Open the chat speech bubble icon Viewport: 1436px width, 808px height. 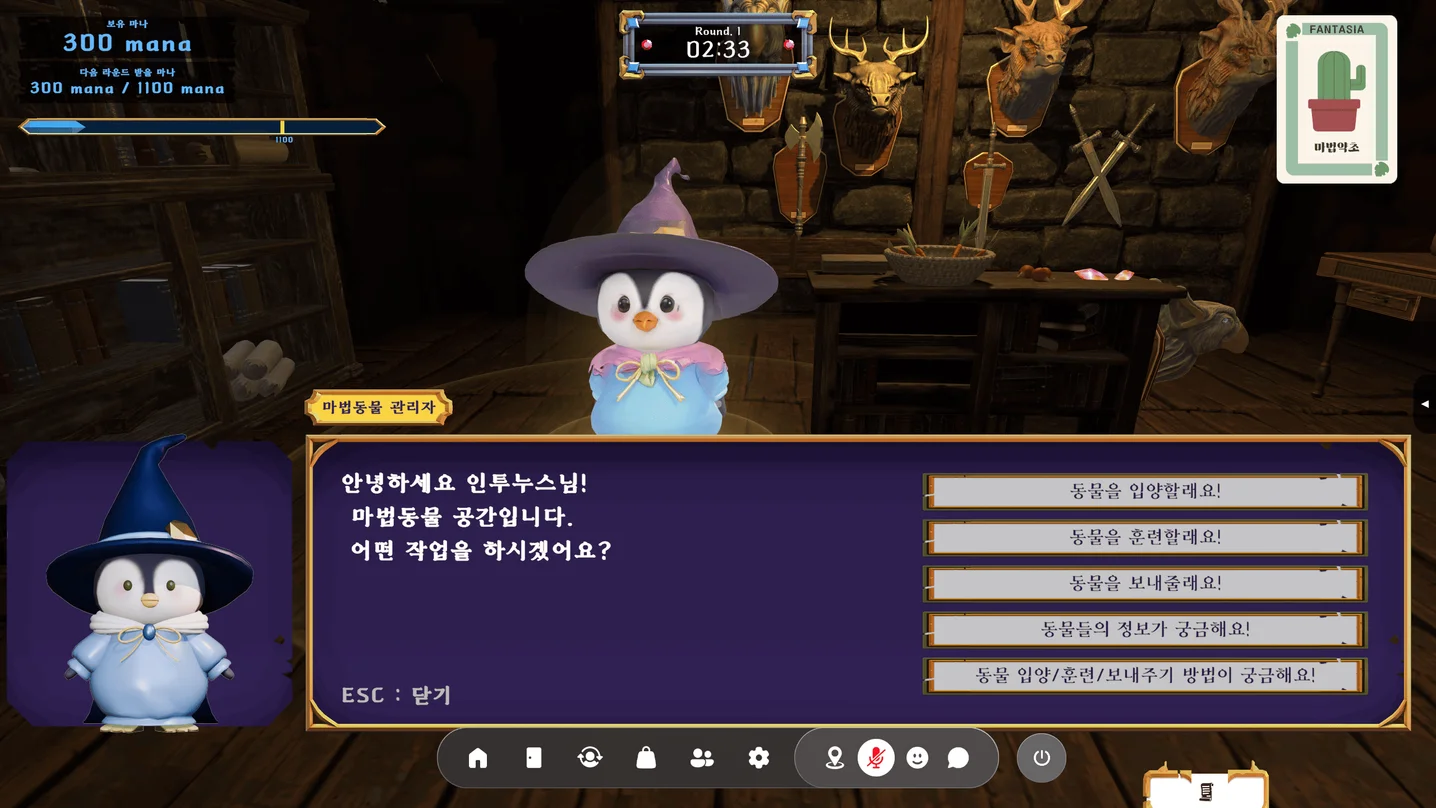(x=958, y=758)
